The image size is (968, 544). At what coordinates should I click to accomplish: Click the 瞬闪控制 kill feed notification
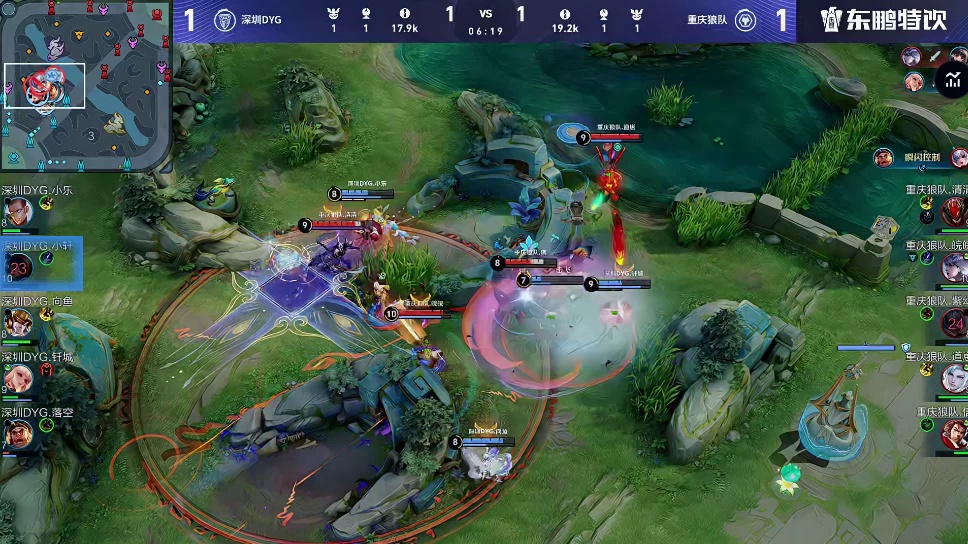click(920, 157)
